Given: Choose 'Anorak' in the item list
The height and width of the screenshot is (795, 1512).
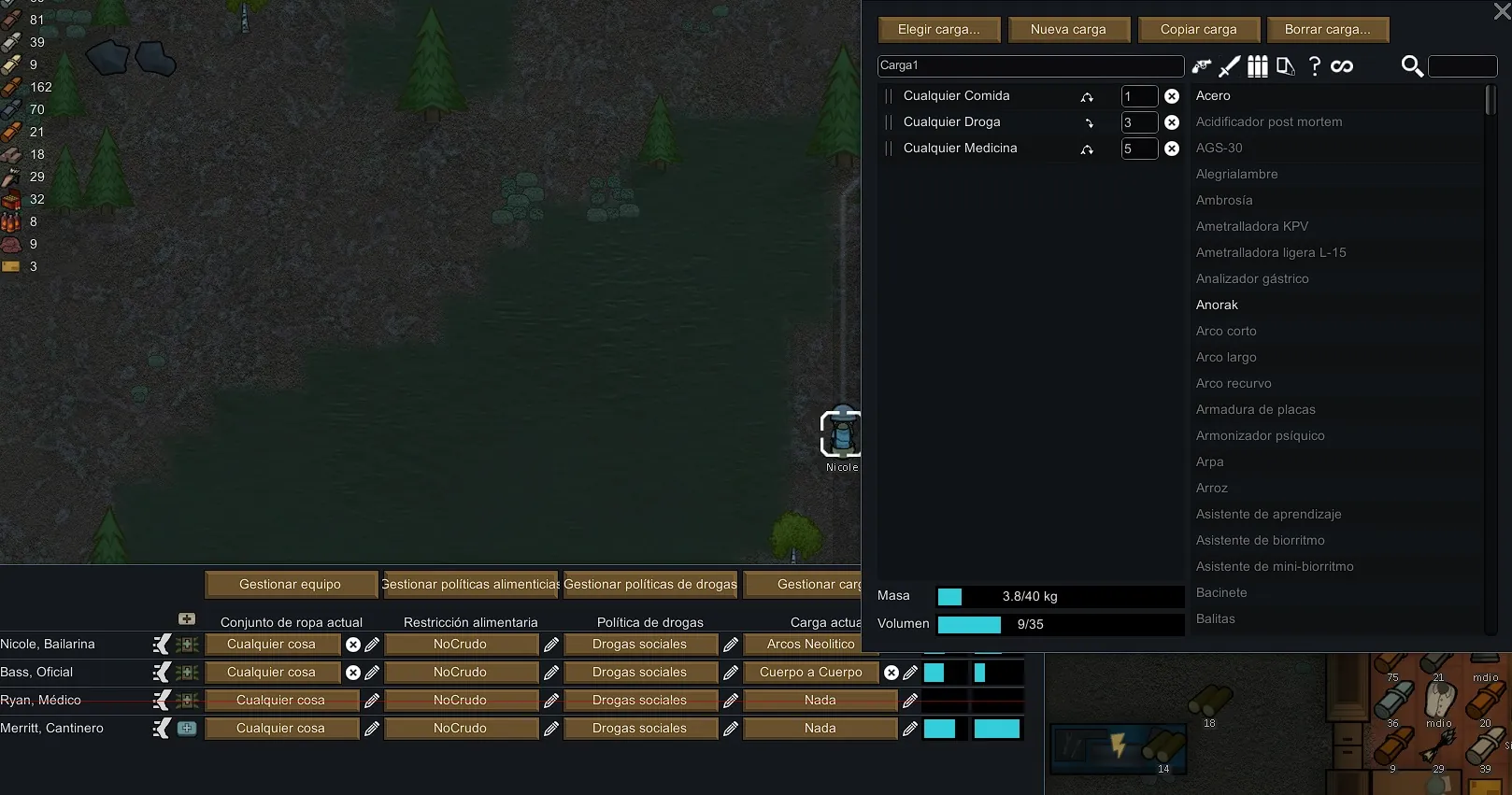Looking at the screenshot, I should click(x=1217, y=305).
